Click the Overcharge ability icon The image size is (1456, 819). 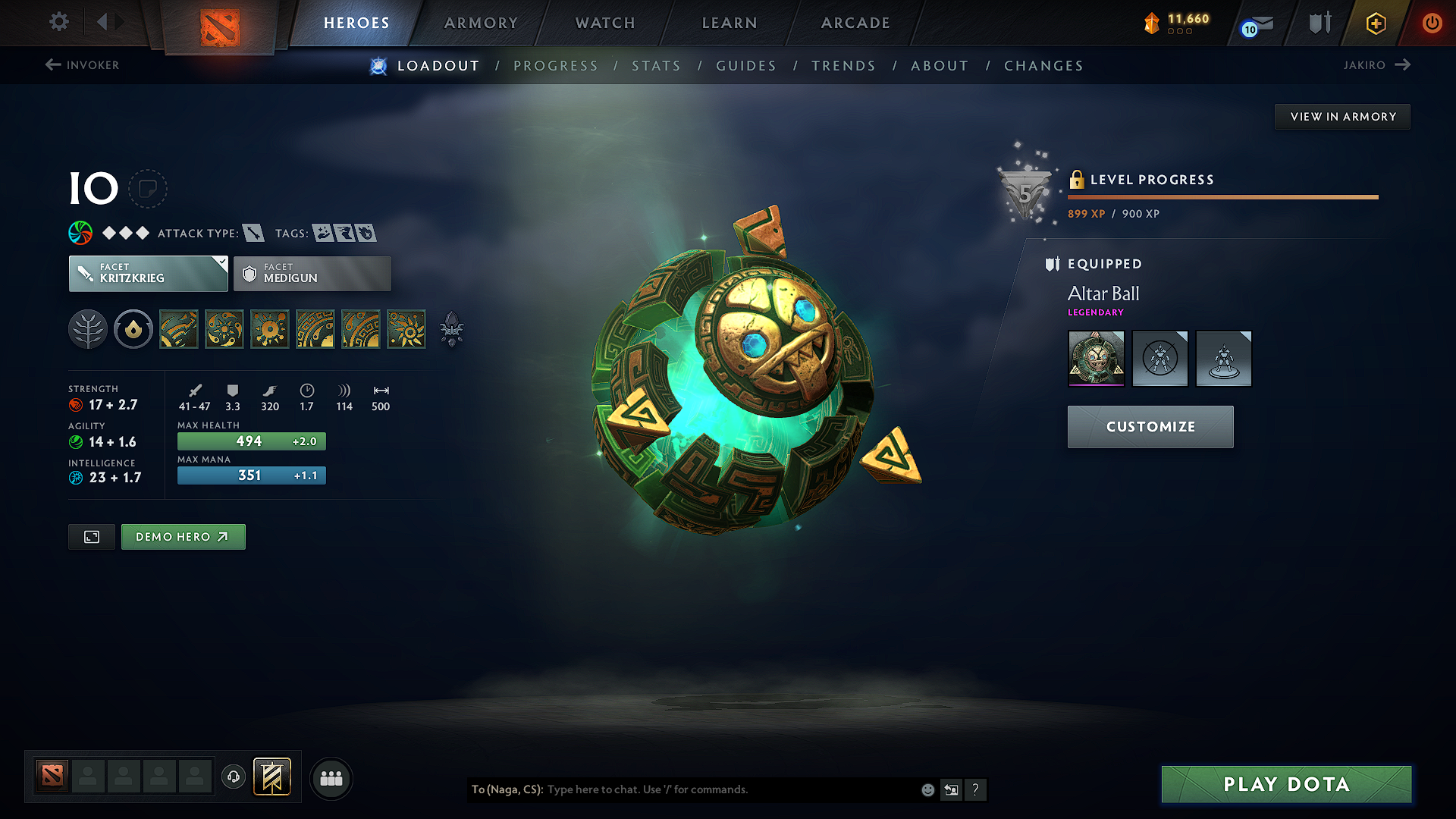coord(270,329)
